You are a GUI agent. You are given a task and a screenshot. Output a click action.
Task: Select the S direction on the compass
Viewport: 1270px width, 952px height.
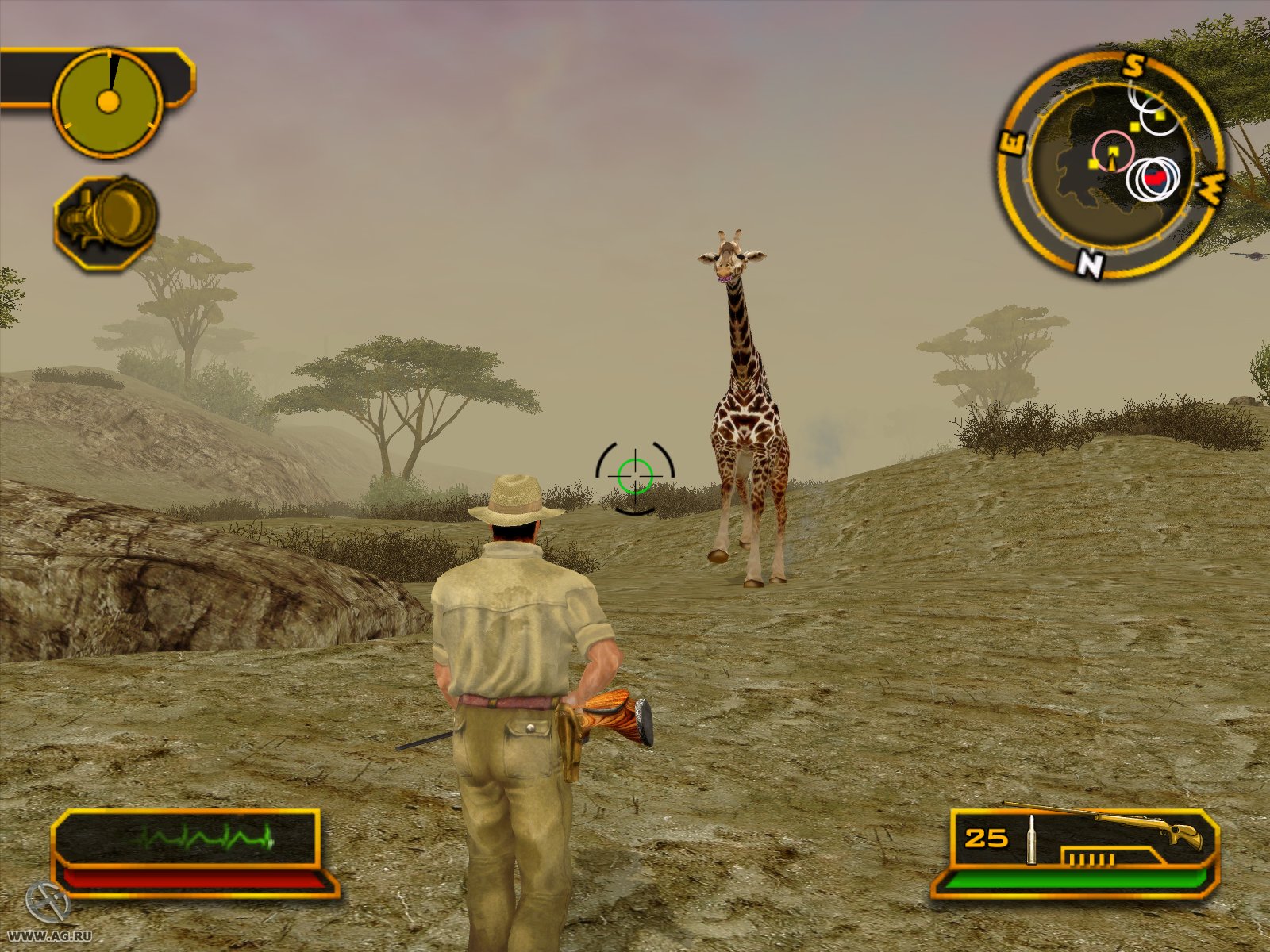(1133, 65)
